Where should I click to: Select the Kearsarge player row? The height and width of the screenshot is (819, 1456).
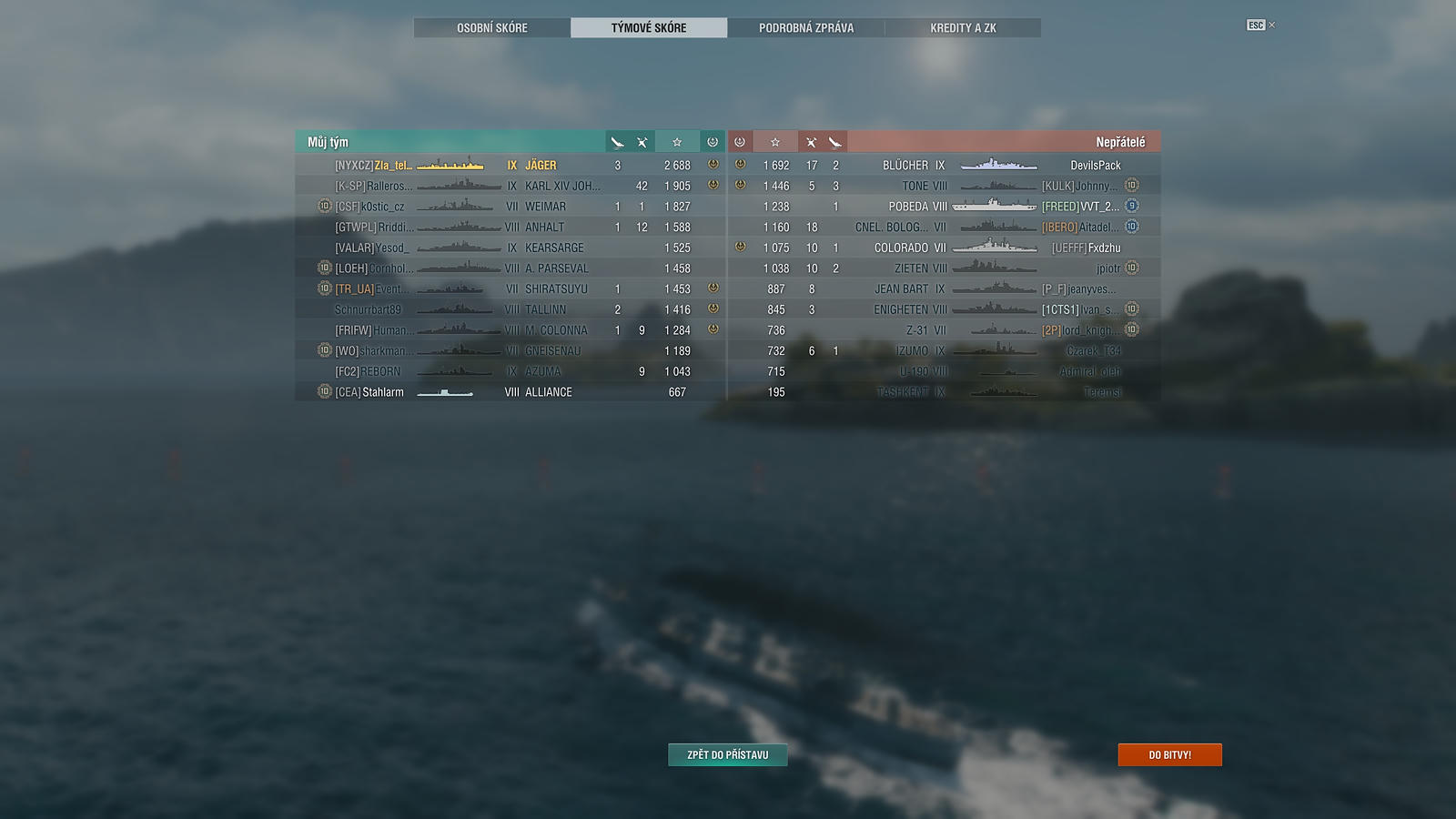[x=510, y=248]
